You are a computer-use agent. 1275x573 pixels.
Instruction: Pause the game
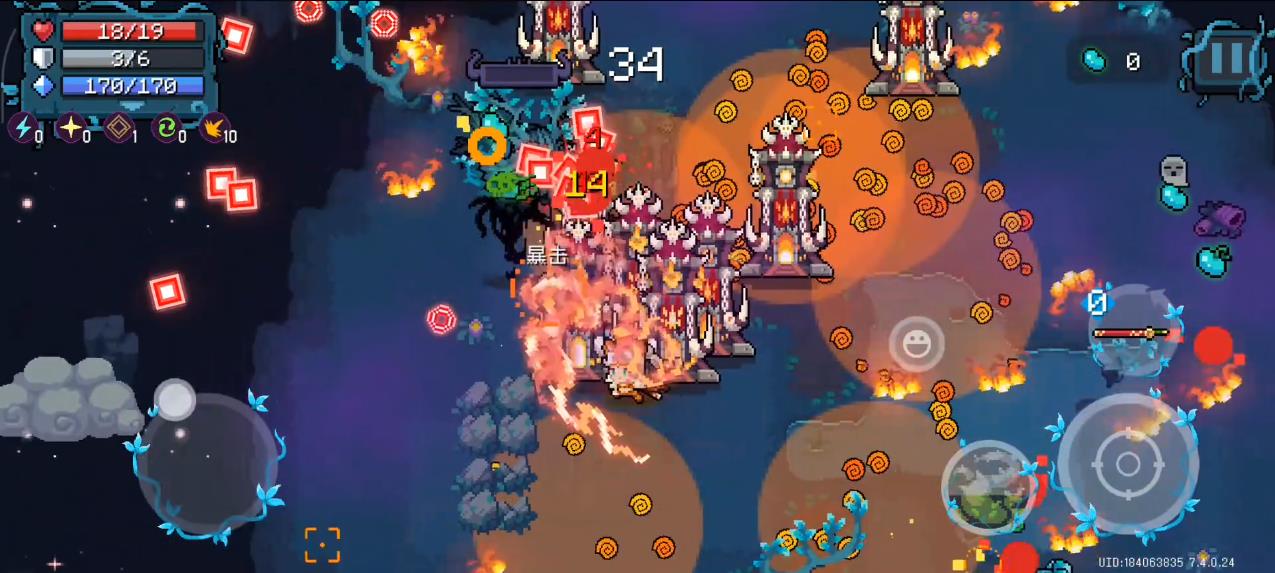click(x=1226, y=59)
